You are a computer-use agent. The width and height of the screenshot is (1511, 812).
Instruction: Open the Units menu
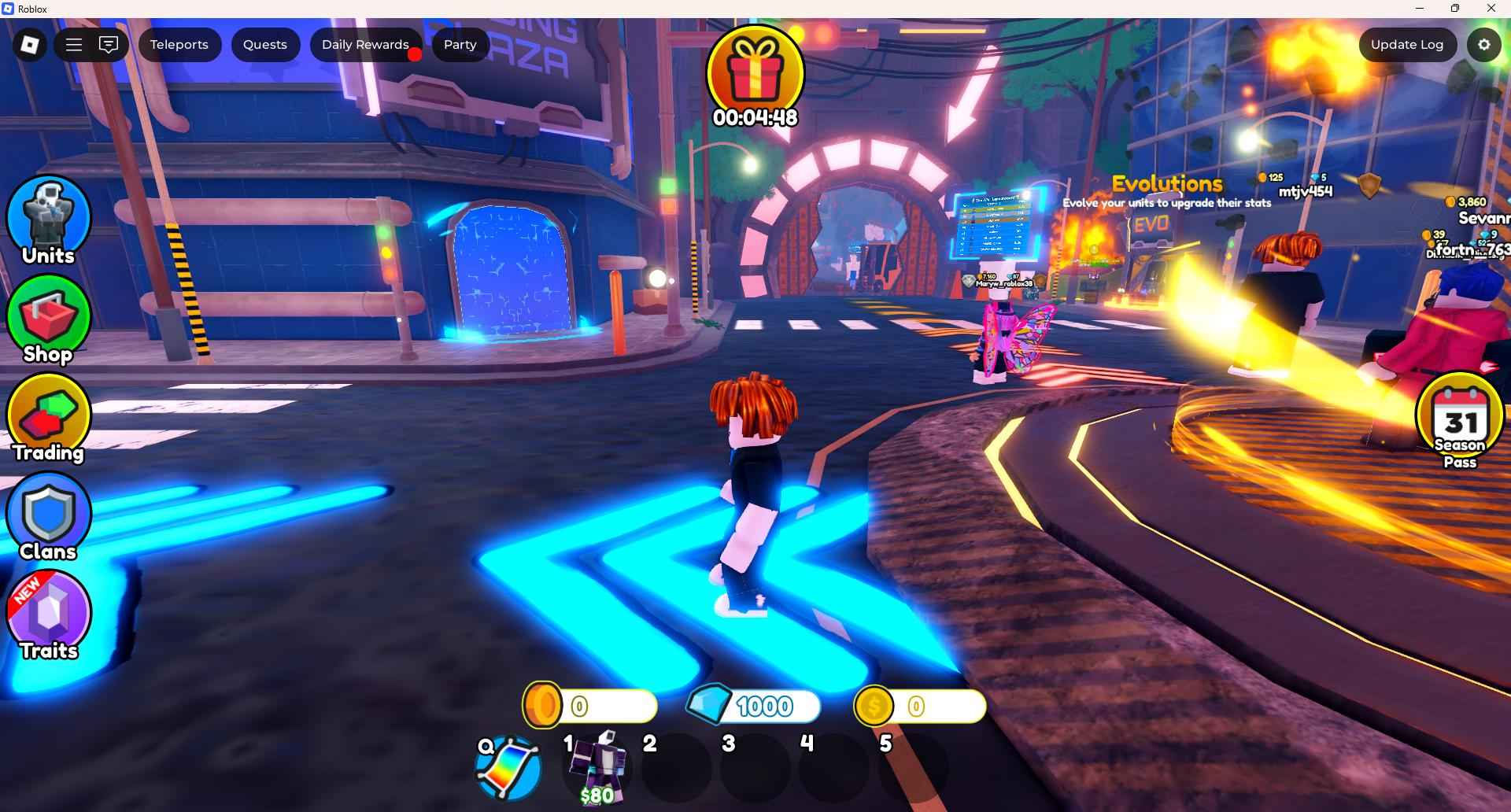49,220
